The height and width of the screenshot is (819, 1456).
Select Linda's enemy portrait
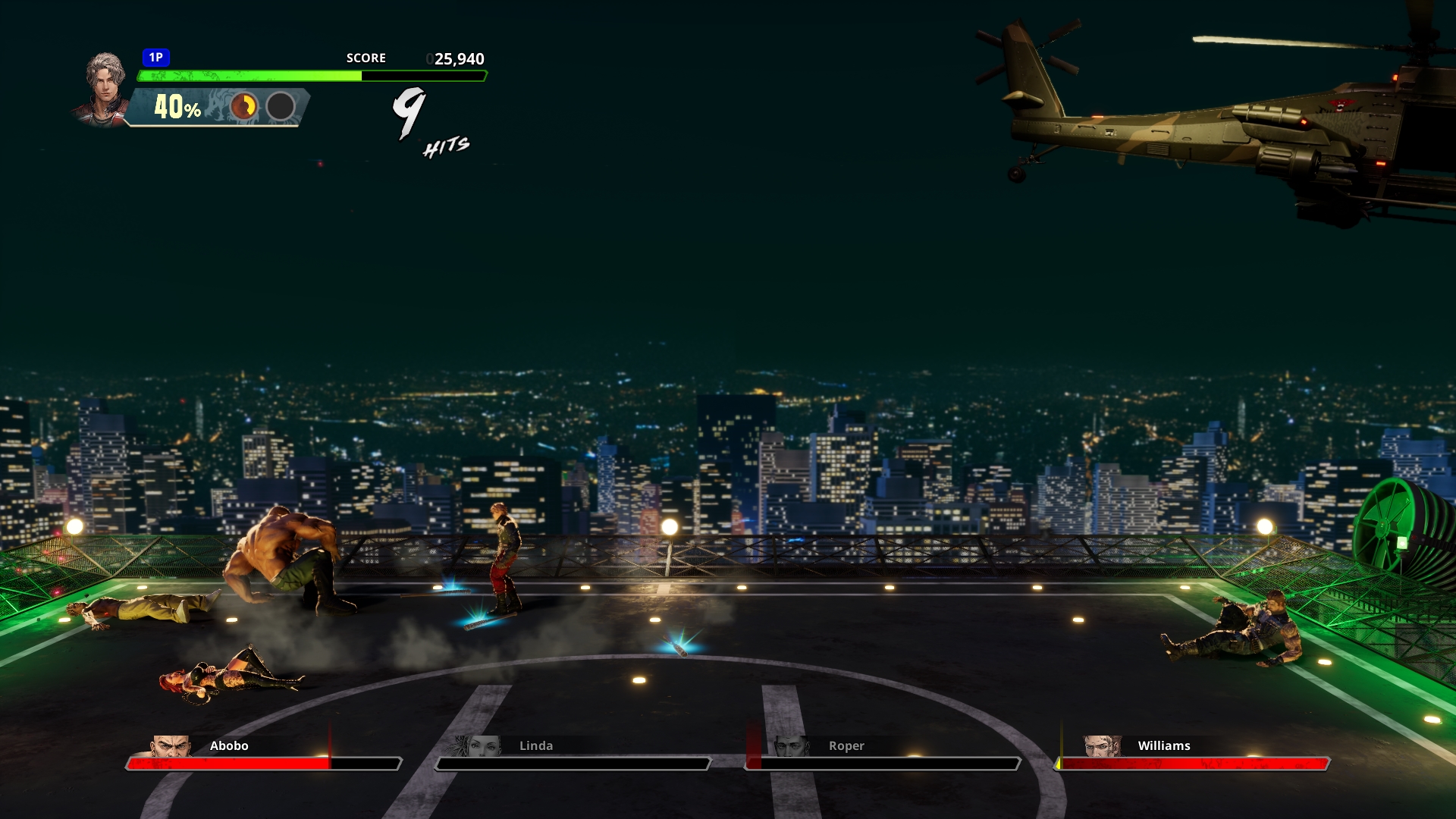481,746
